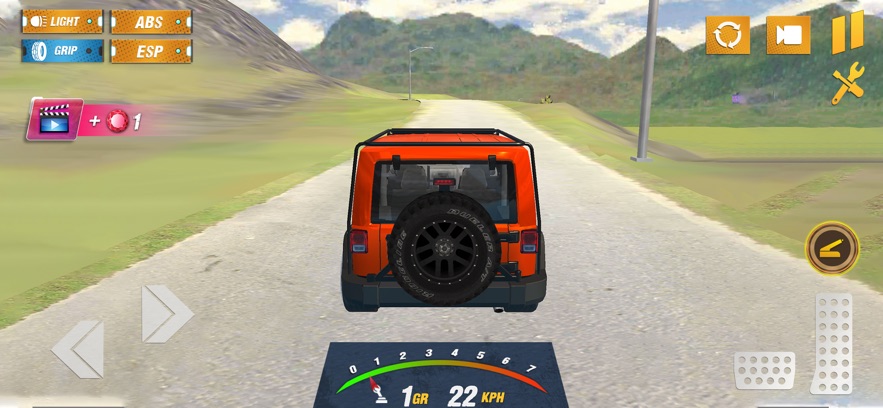Tap the gas accelerator pedal
The image size is (883, 408).
coord(831,343)
